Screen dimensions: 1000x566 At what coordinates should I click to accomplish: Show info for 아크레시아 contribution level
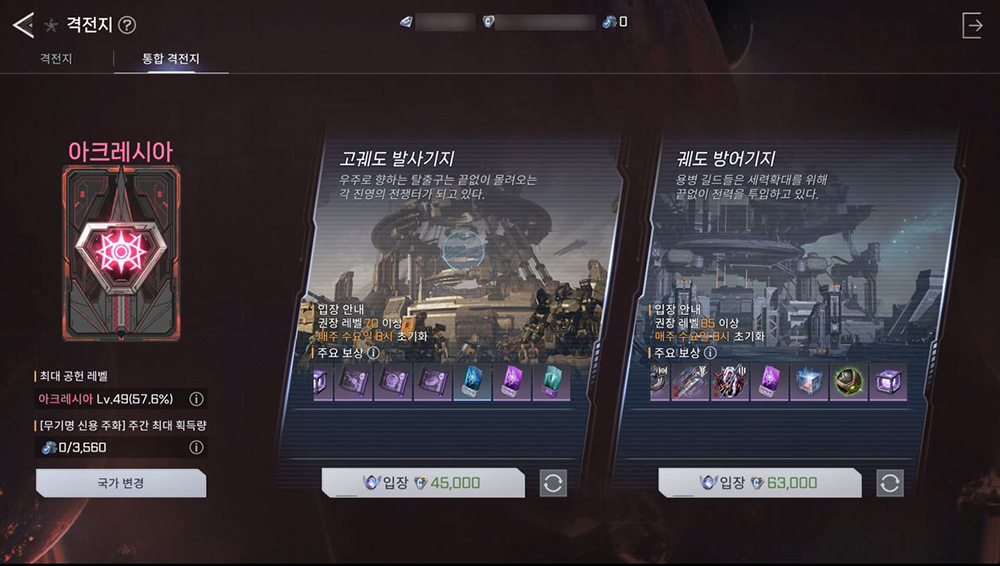[196, 399]
